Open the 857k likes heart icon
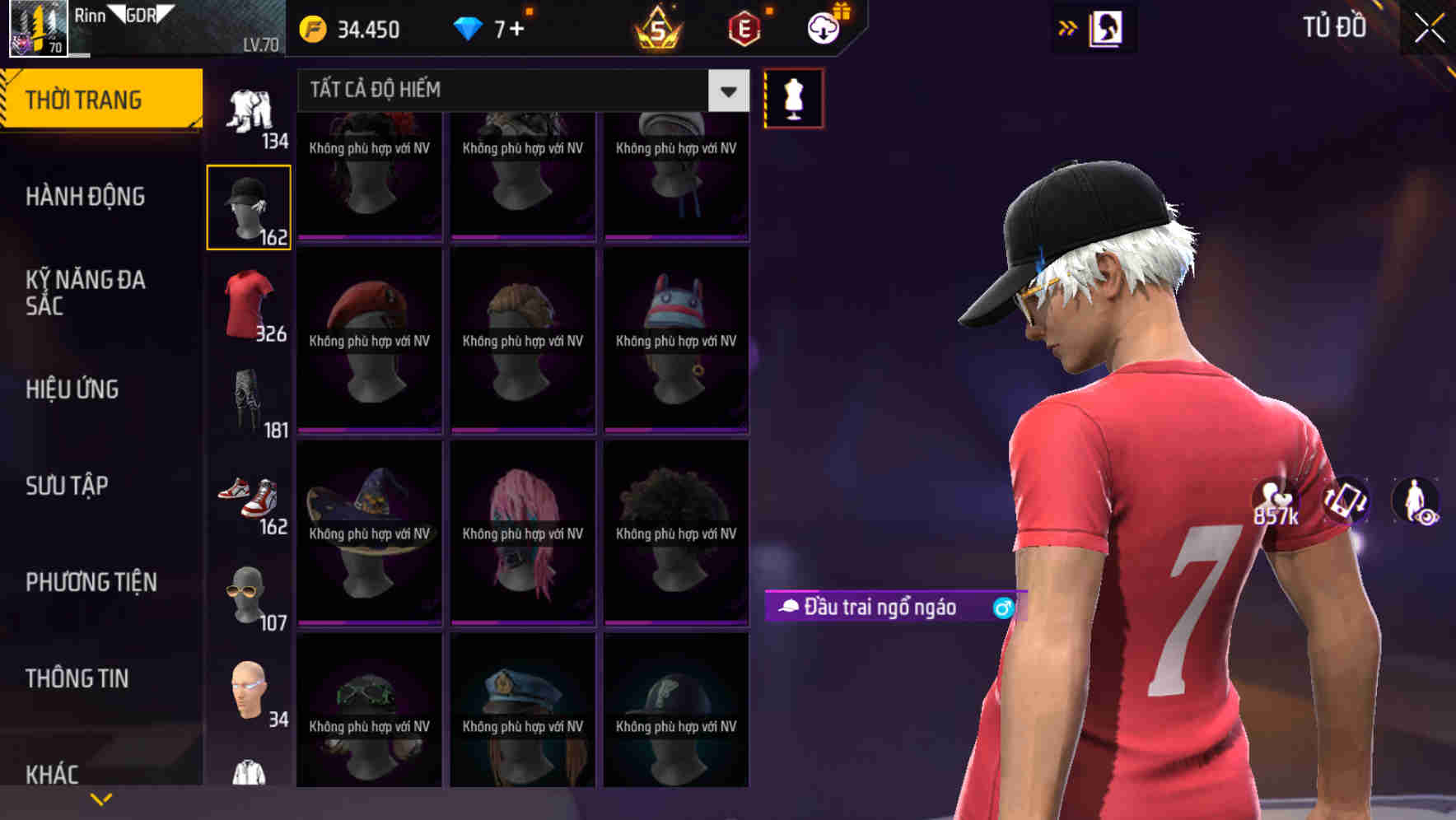 [1272, 505]
